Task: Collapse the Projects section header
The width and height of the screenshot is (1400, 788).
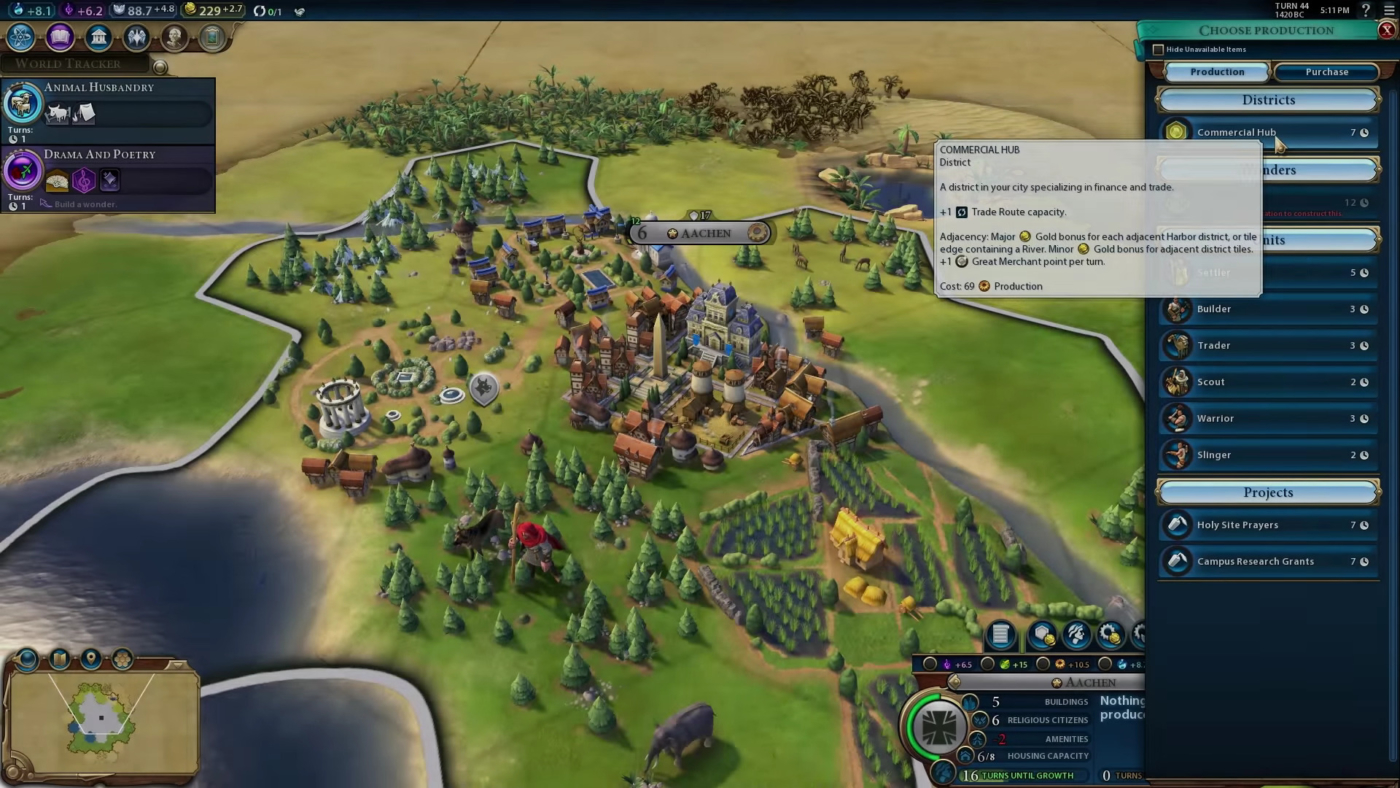Action: [1269, 492]
